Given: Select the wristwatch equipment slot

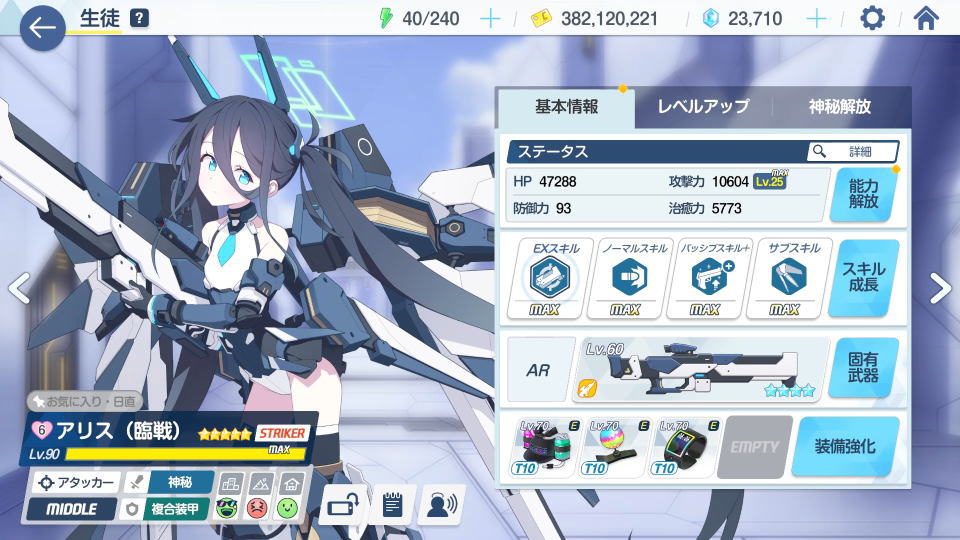Looking at the screenshot, I should pos(685,446).
